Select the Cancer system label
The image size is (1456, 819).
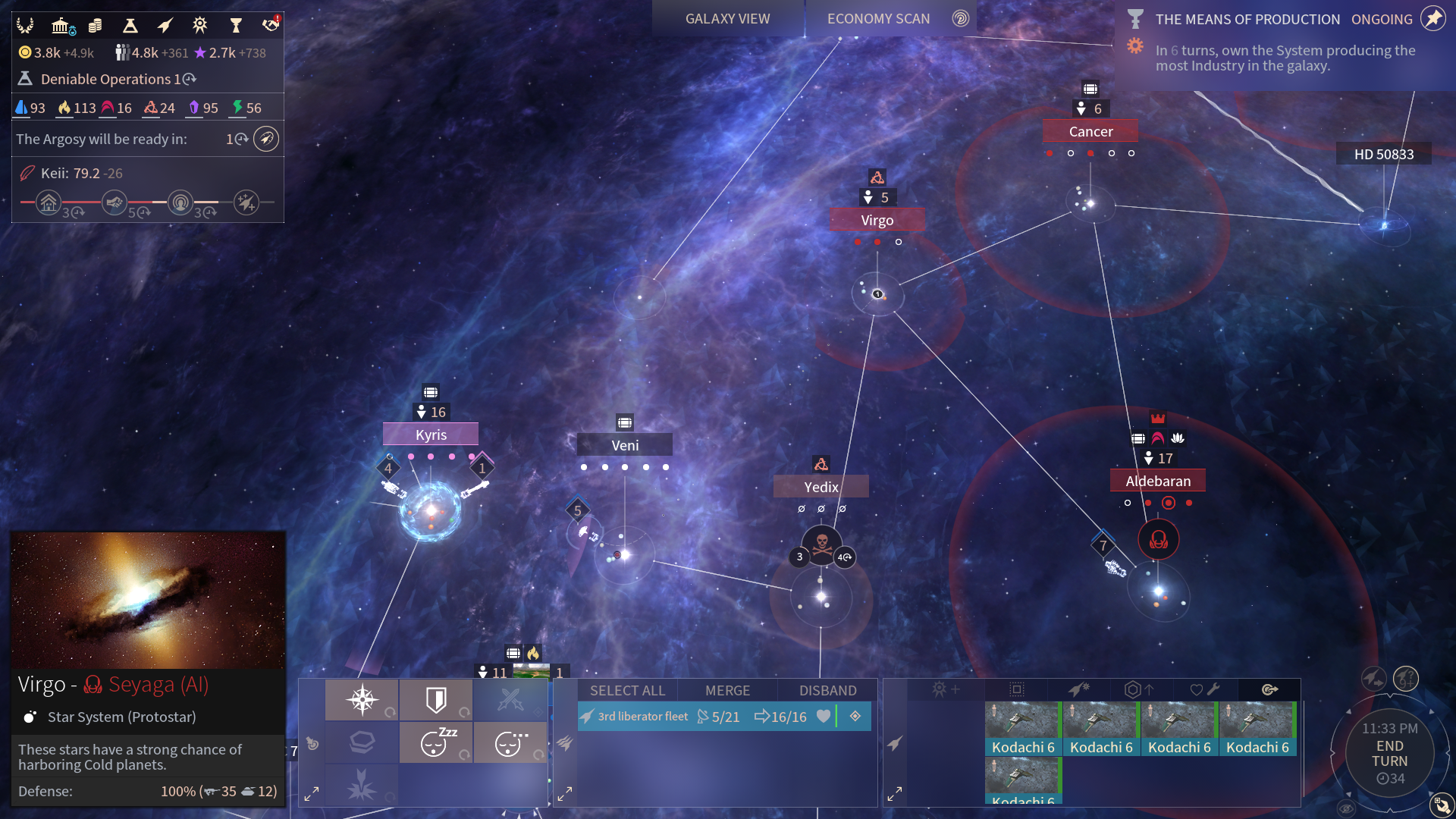1090,131
